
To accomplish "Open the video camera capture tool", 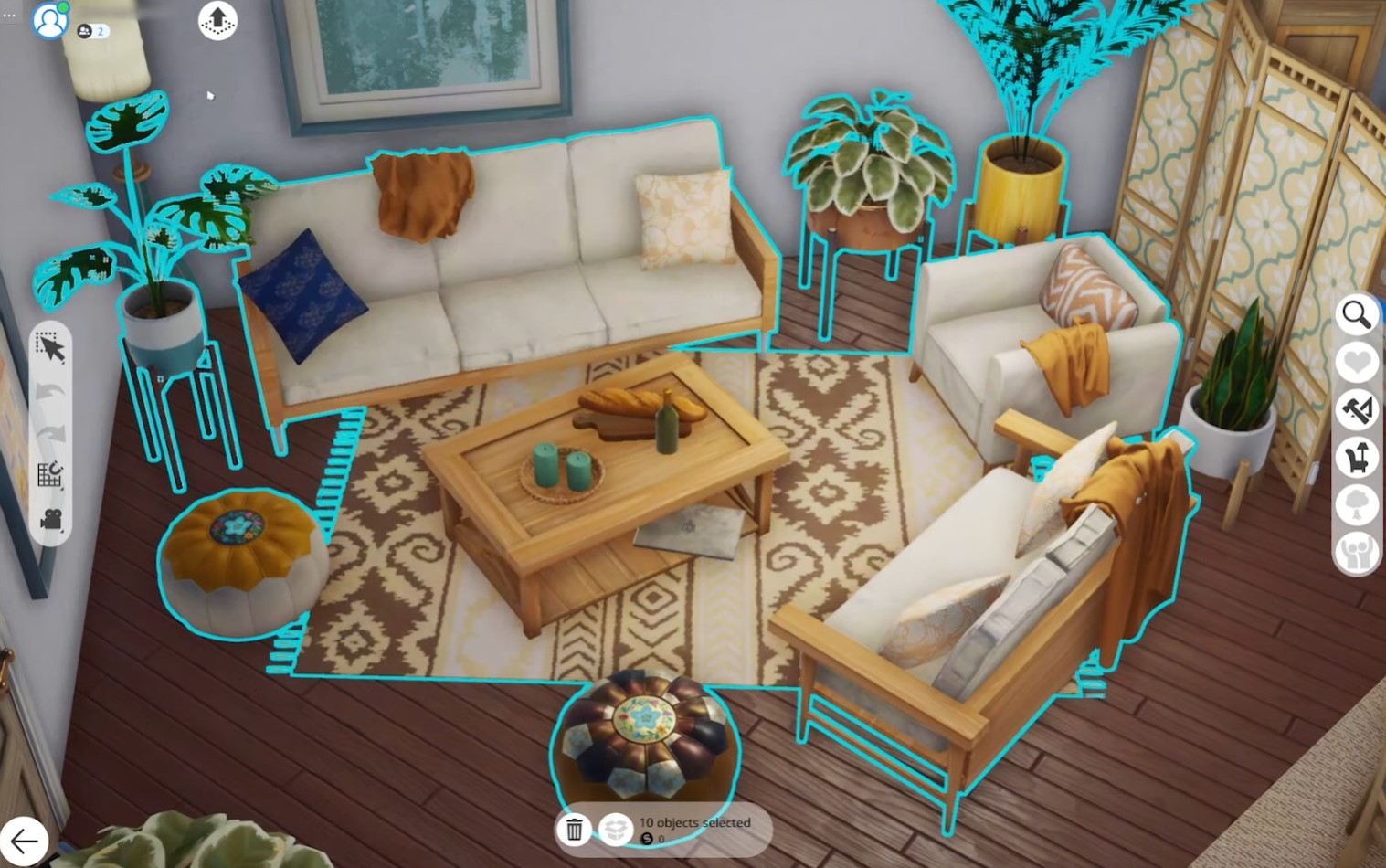I will [50, 519].
